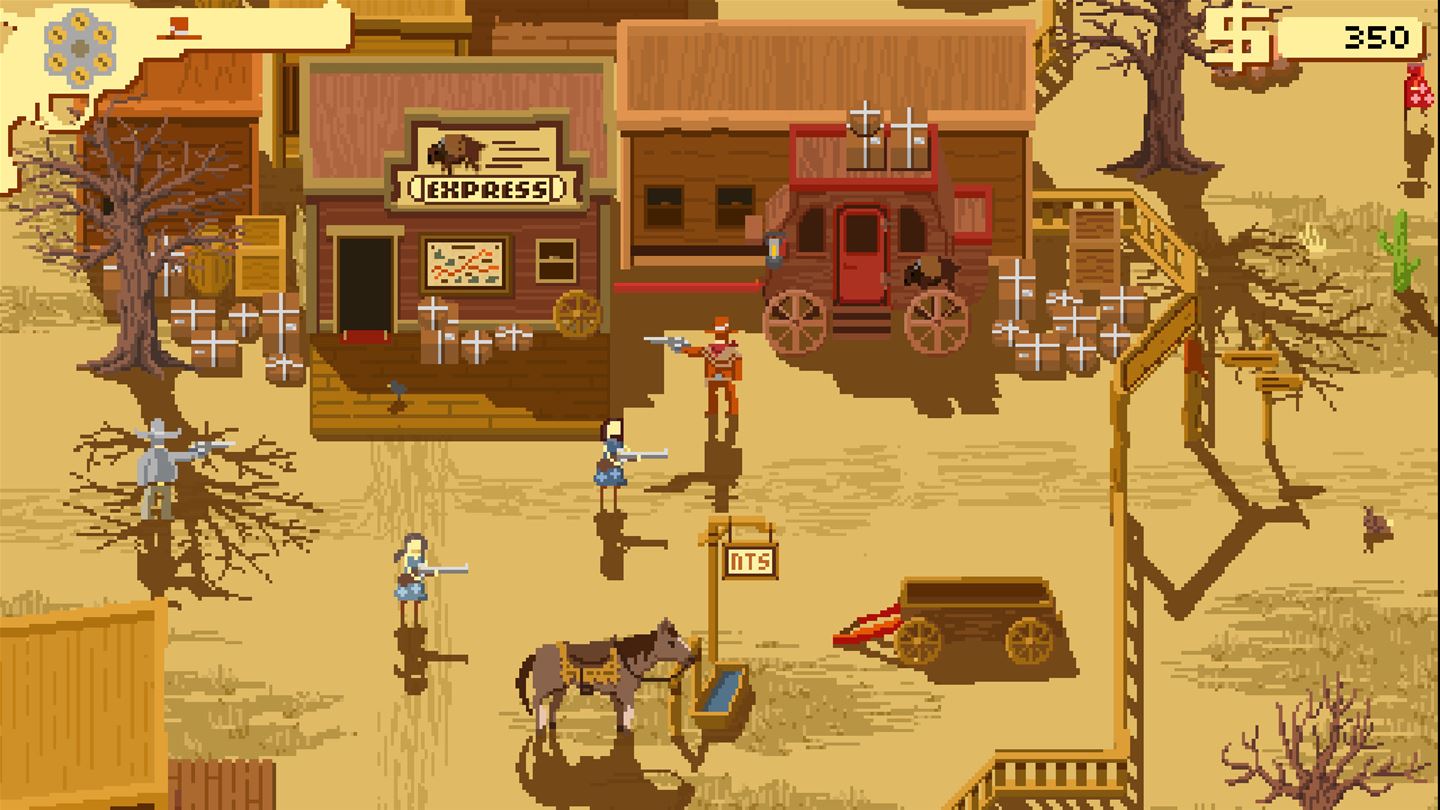
Task: Select the NTS hanging sign
Action: pyautogui.click(x=749, y=560)
